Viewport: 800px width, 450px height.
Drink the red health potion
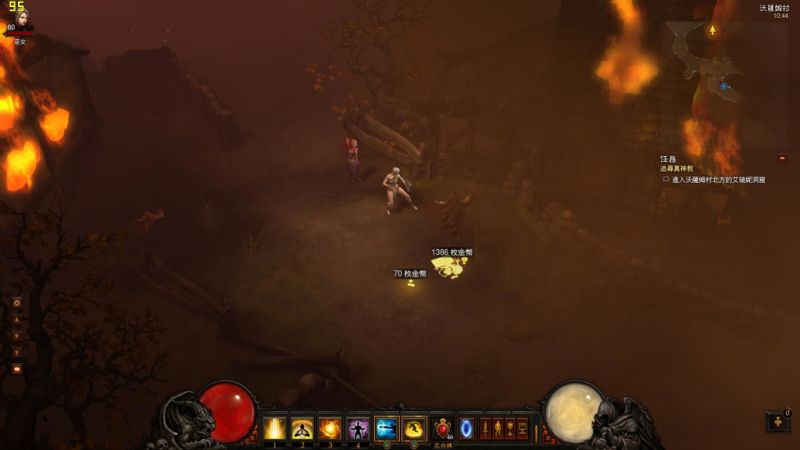(x=443, y=428)
